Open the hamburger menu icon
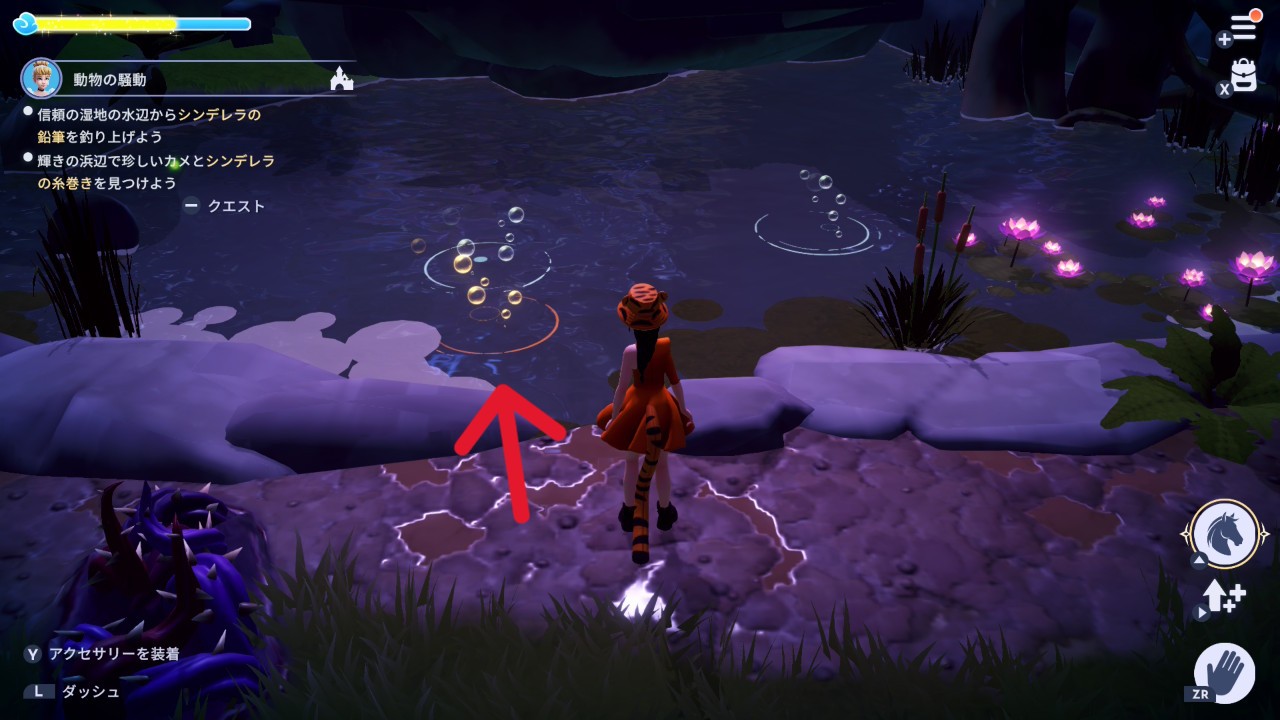This screenshot has width=1280, height=720. coord(1242,28)
